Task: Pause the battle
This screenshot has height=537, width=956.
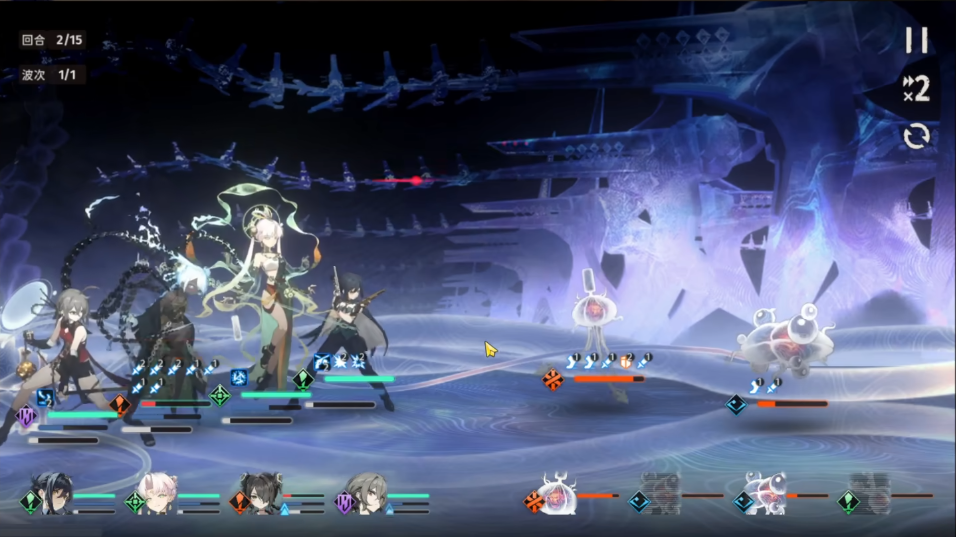Action: pyautogui.click(x=916, y=40)
